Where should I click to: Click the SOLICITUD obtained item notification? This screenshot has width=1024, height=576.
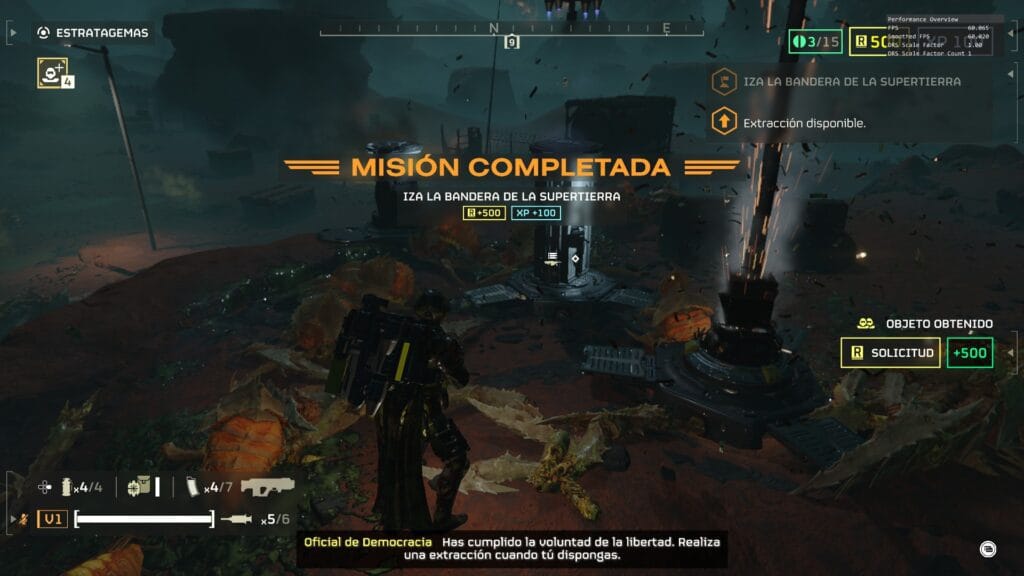891,353
